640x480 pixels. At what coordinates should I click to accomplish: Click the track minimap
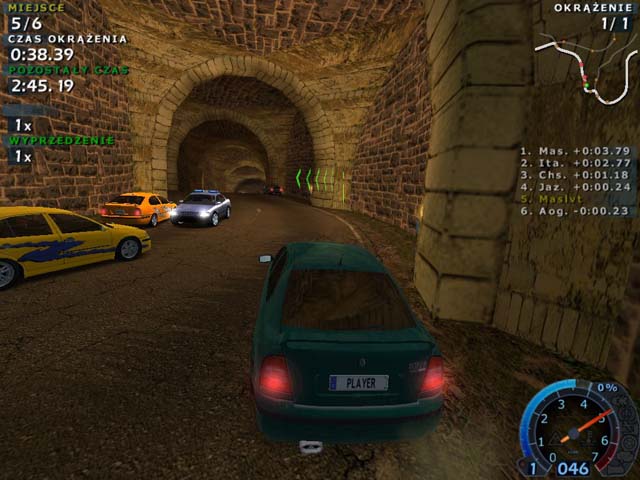tap(585, 67)
